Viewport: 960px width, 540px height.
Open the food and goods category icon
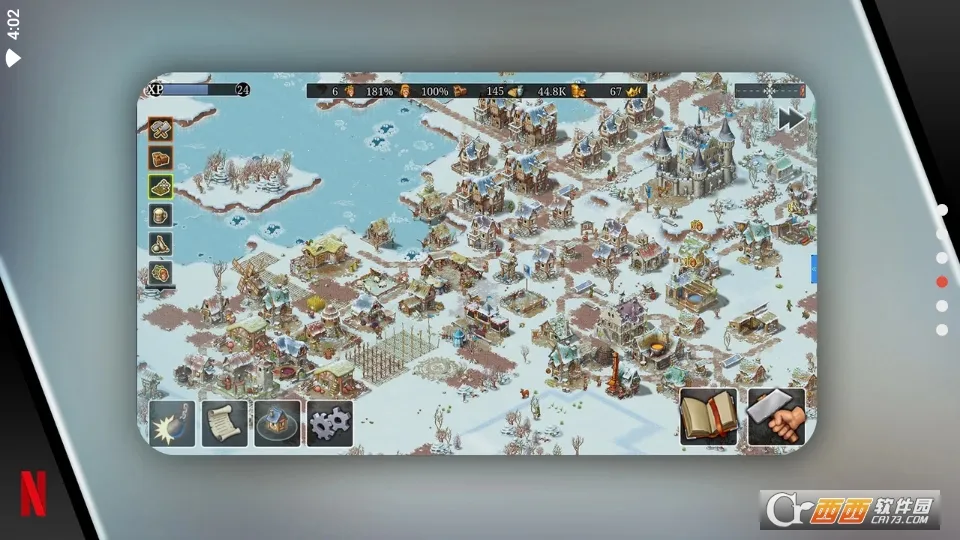[160, 272]
